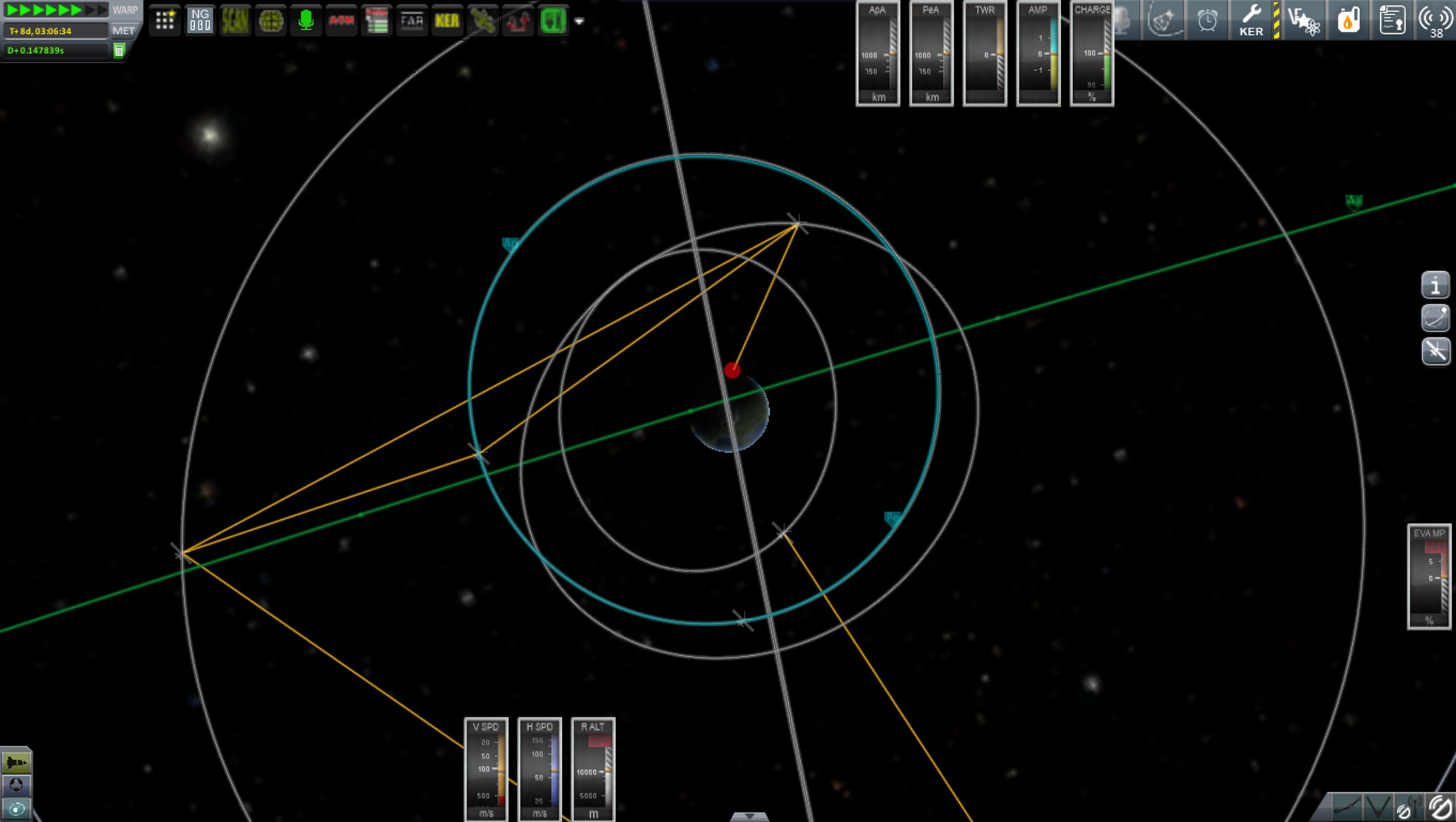Open the toolbar grid with star icon

(165, 21)
